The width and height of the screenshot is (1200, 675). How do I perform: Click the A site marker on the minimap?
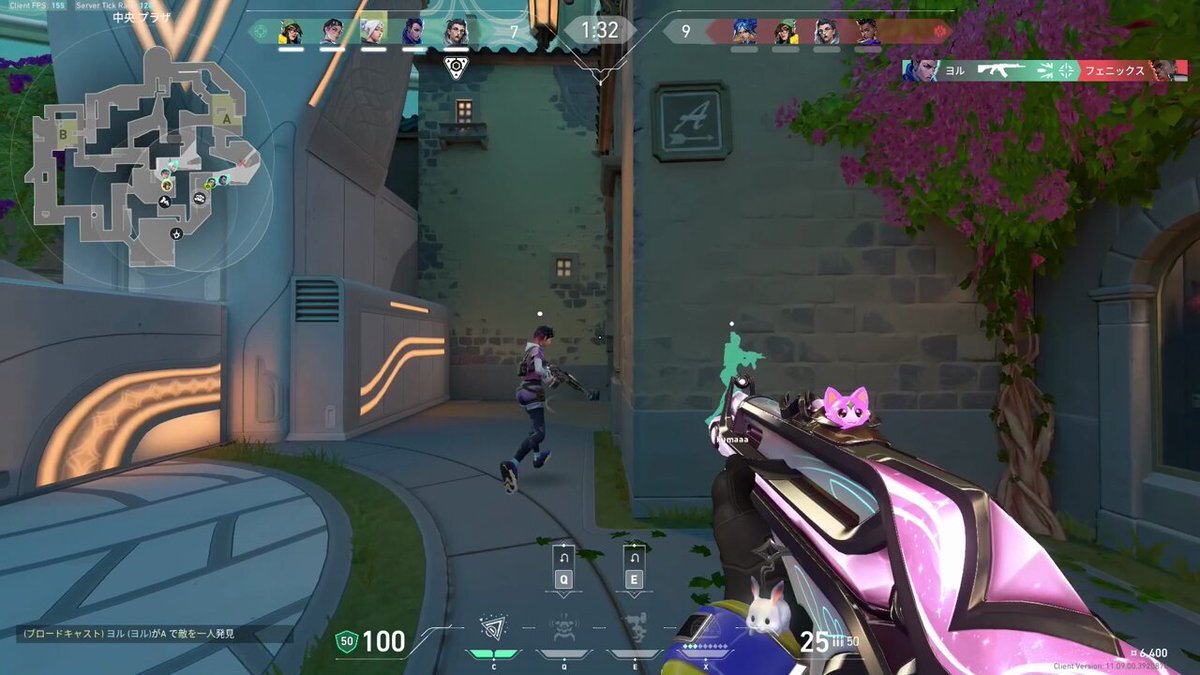[x=227, y=117]
